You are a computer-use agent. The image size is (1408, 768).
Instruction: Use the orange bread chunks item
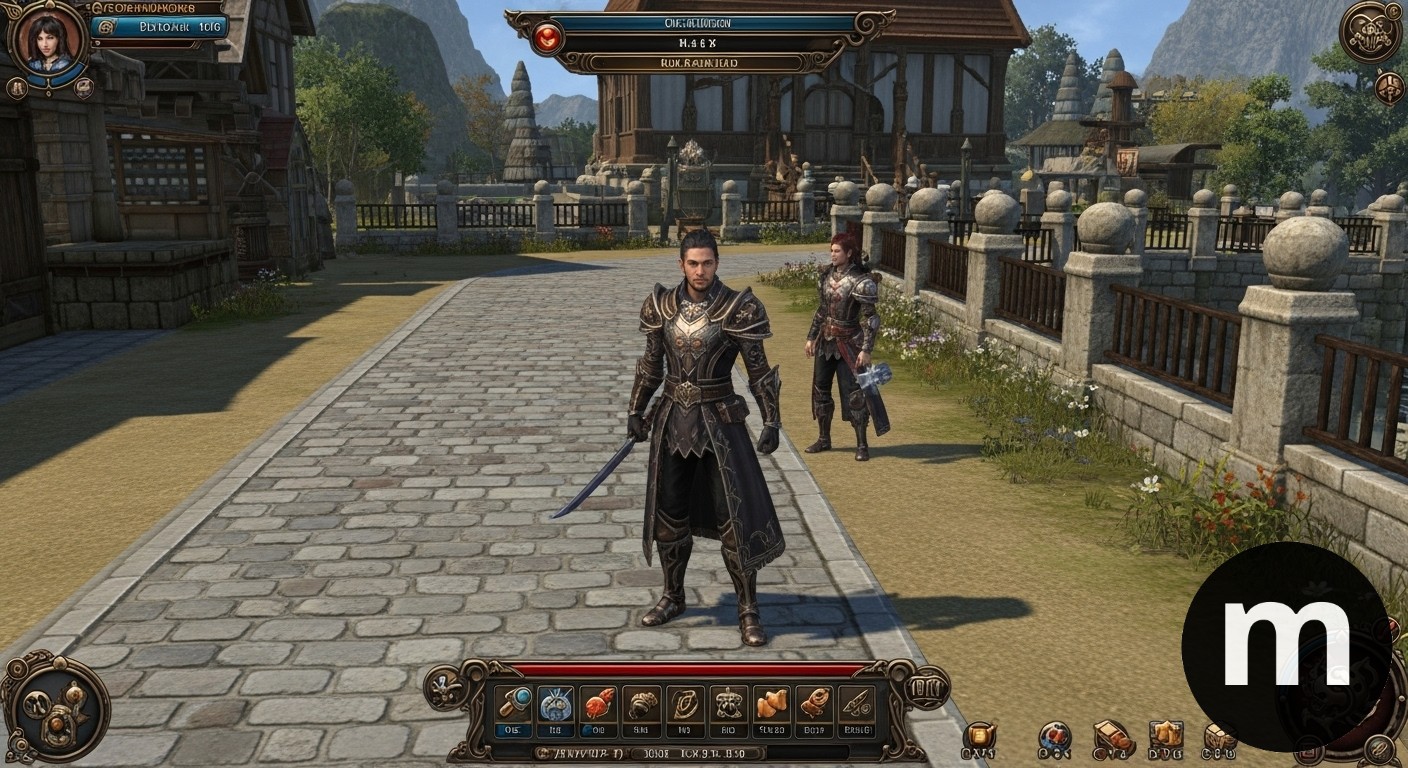[x=771, y=704]
